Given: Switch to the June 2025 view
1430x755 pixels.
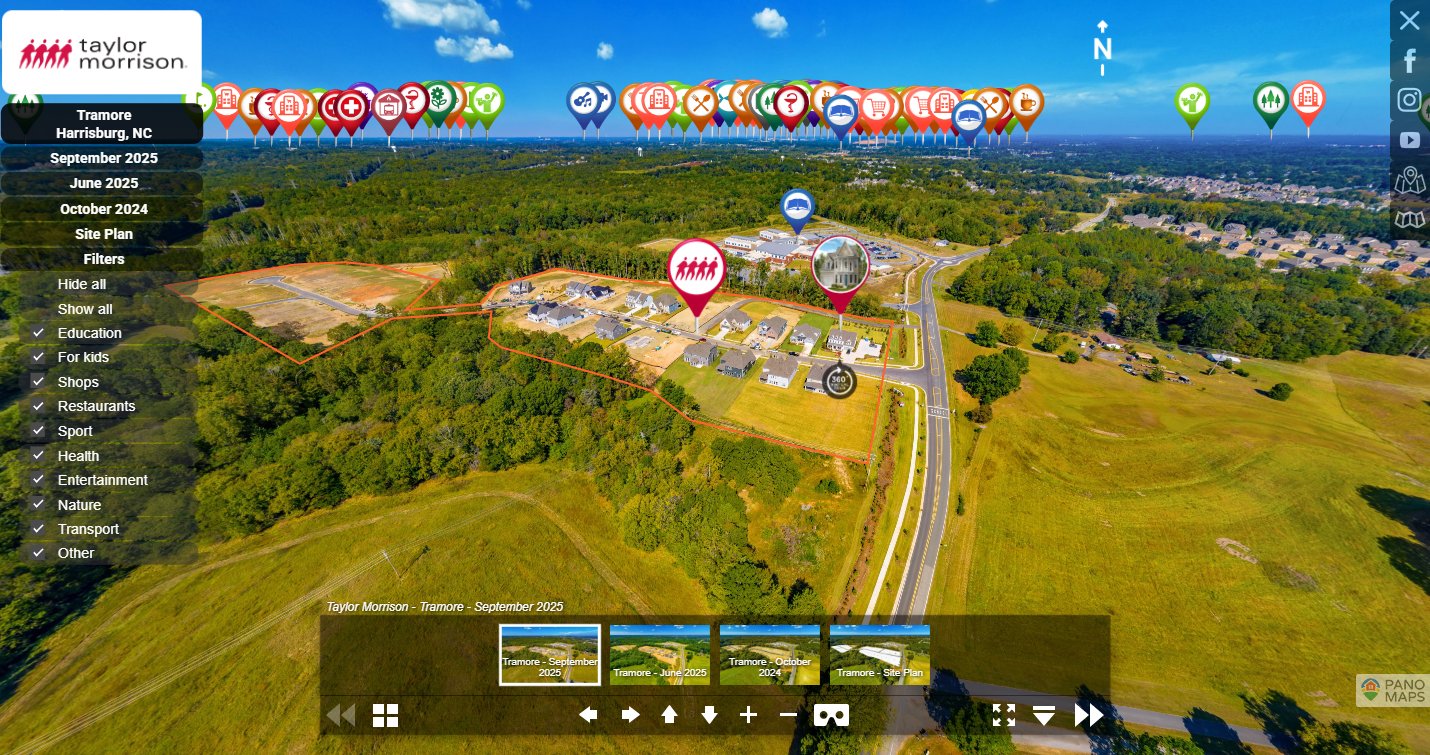Looking at the screenshot, I should [103, 183].
